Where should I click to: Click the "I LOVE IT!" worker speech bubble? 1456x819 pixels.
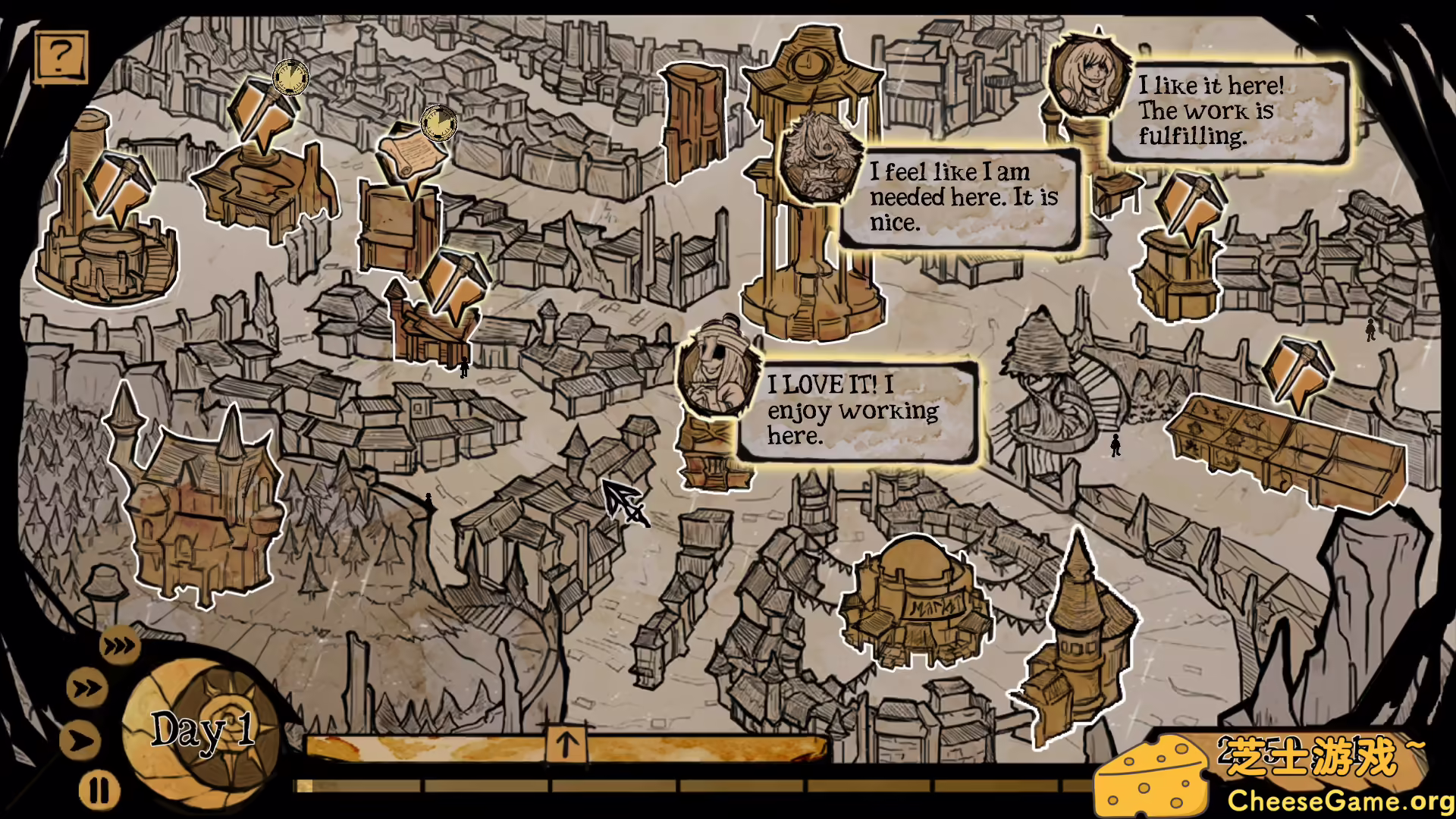857,412
